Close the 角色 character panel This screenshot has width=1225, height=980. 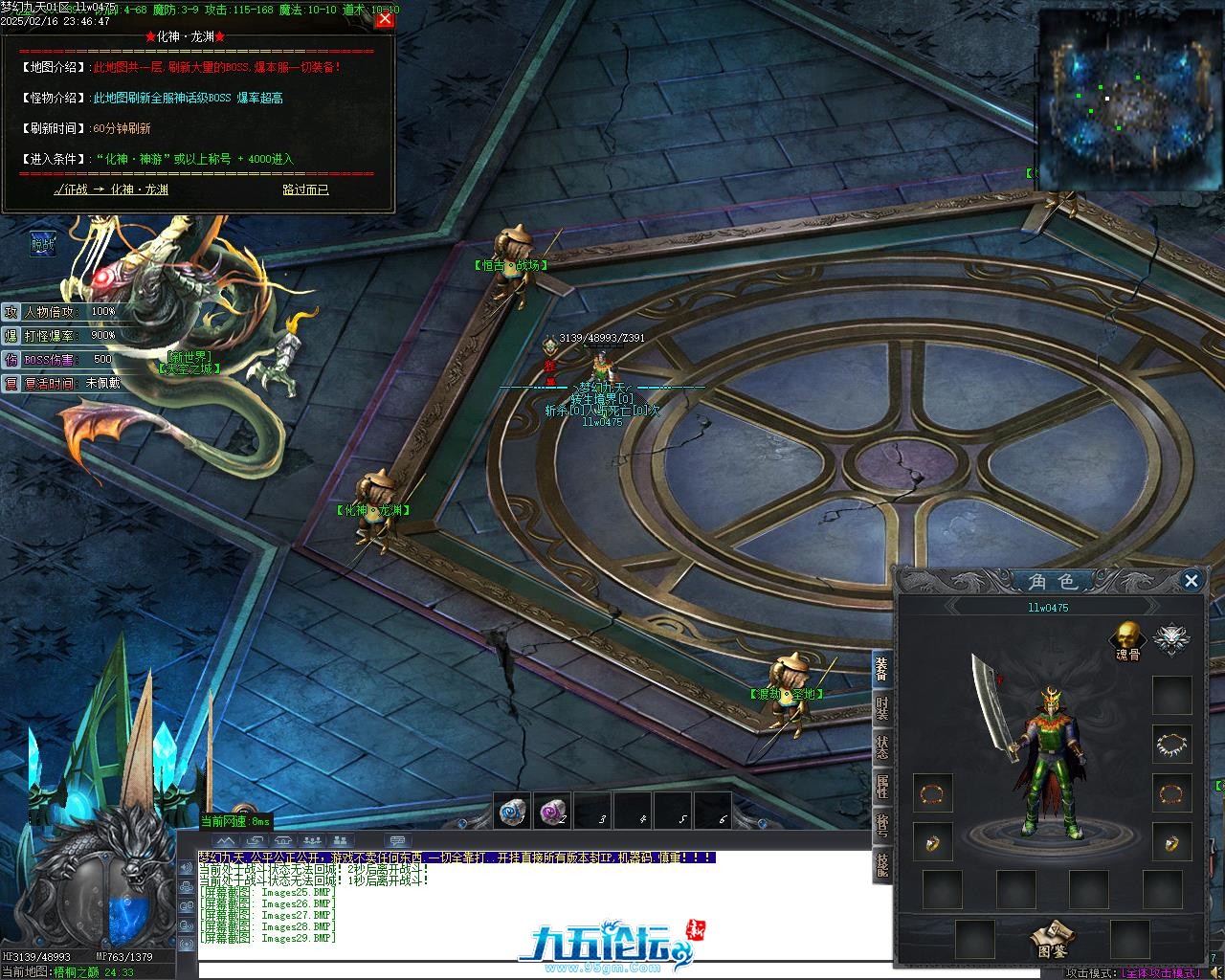(x=1192, y=580)
